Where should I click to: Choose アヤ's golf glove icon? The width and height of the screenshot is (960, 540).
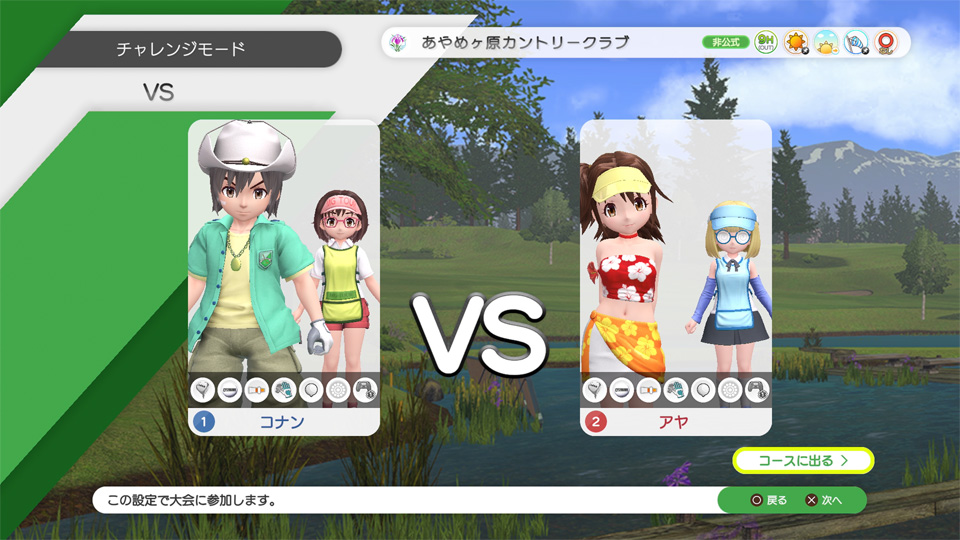pos(676,390)
